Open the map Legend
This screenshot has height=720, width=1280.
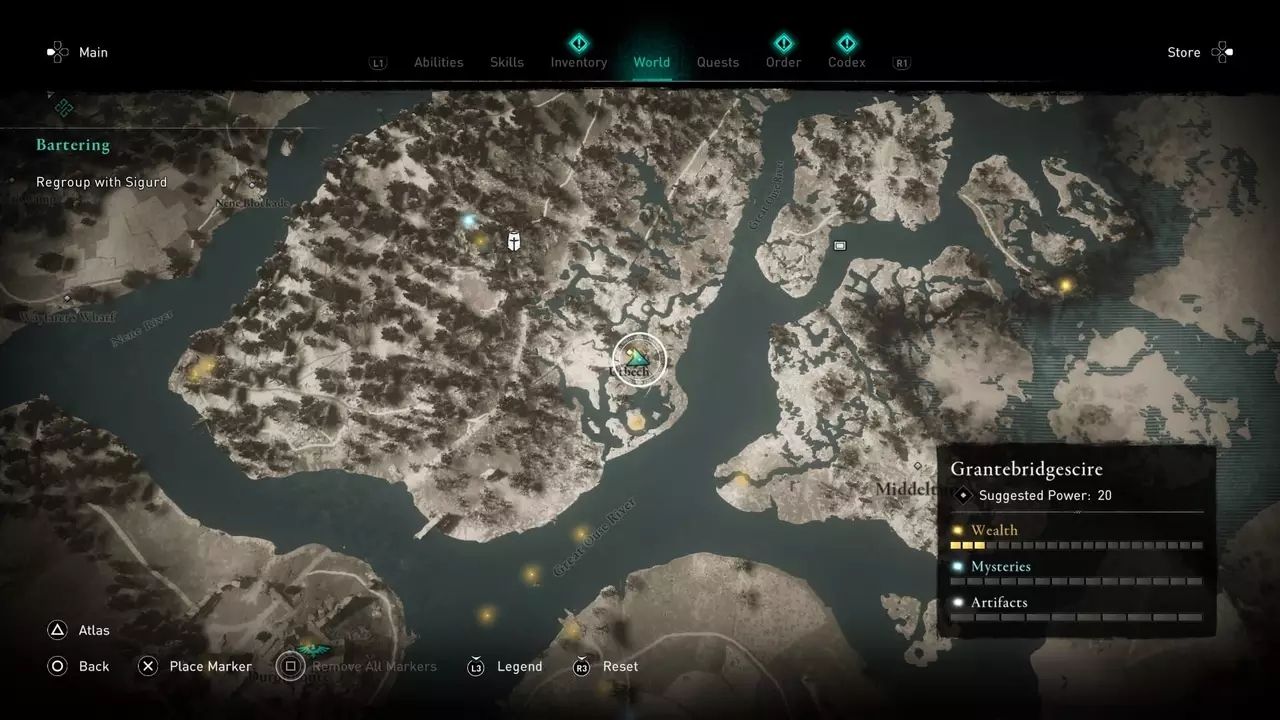[x=505, y=666]
